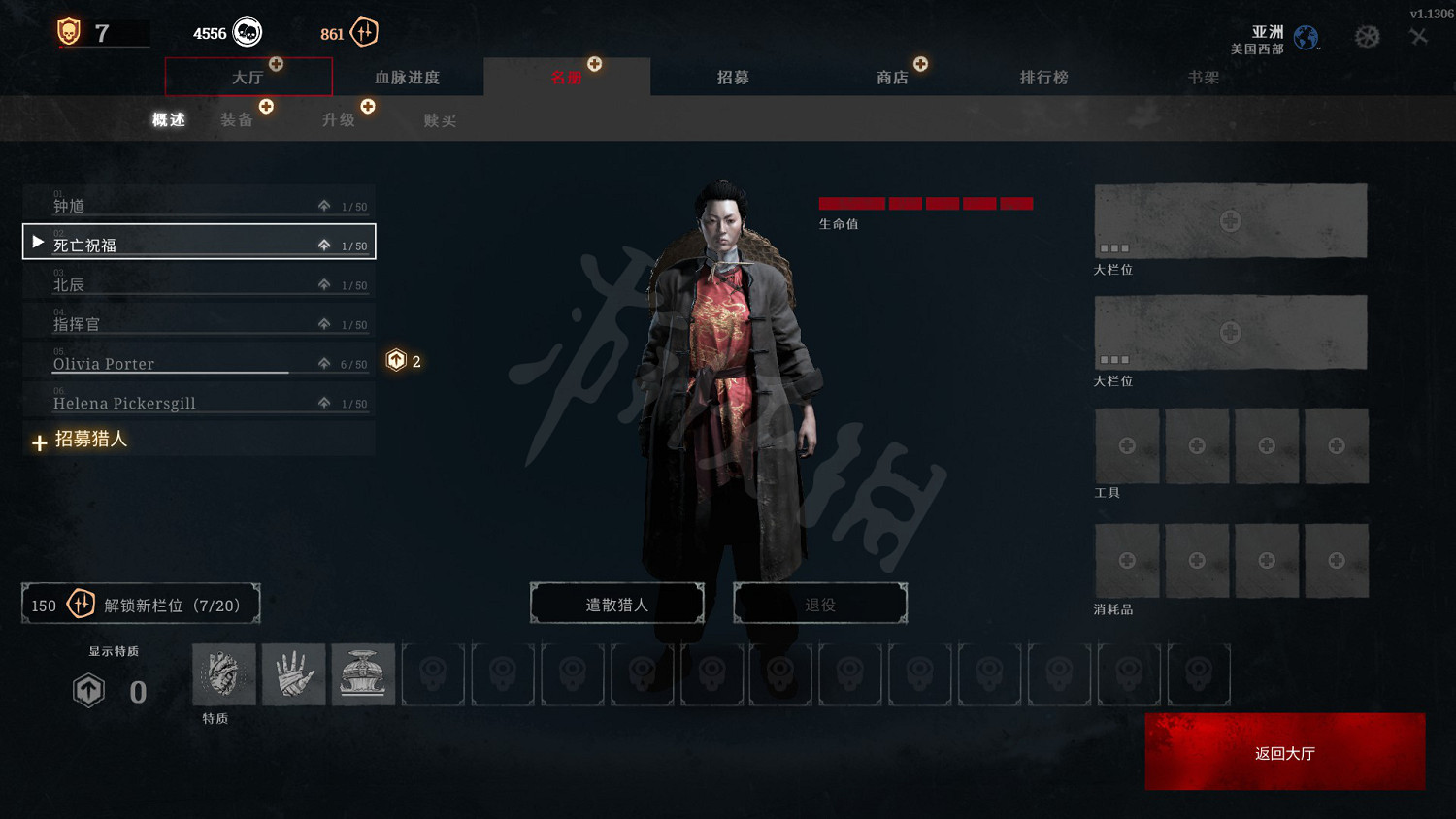Select the hand trait icon
The width and height of the screenshot is (1456, 819).
293,673
